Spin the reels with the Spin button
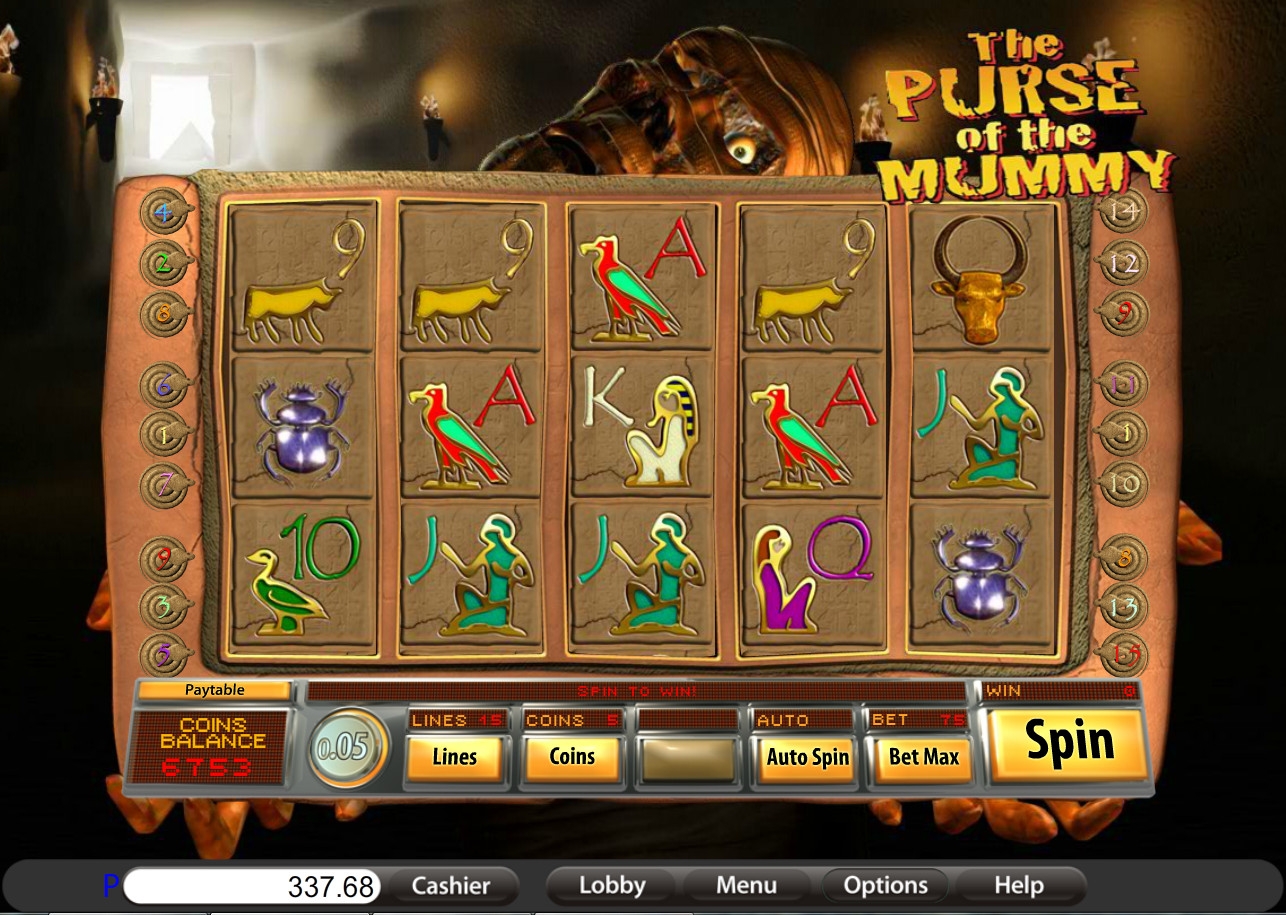Image resolution: width=1286 pixels, height=915 pixels. click(1068, 744)
